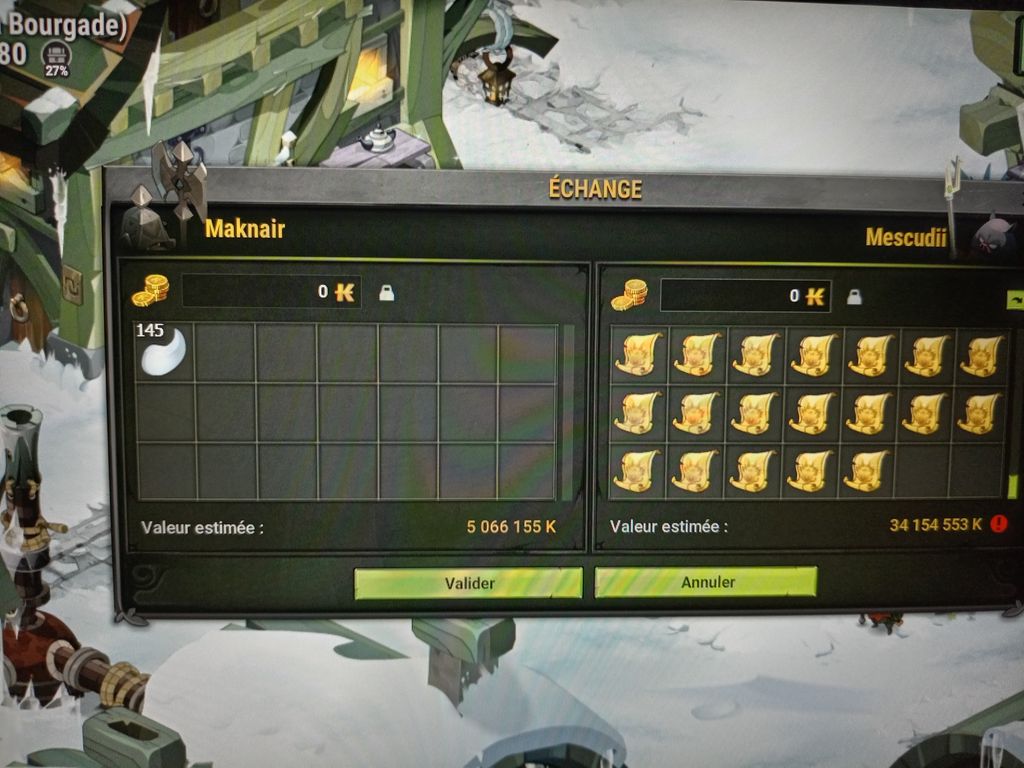Click Mescudii's gold coins icon

coord(629,295)
